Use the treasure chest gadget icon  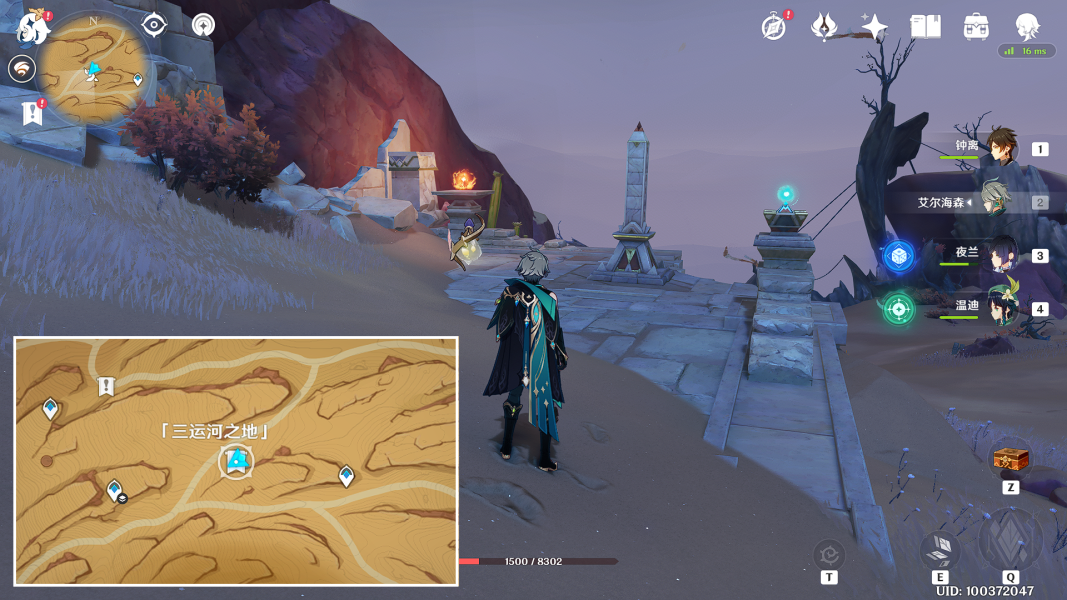(1010, 459)
